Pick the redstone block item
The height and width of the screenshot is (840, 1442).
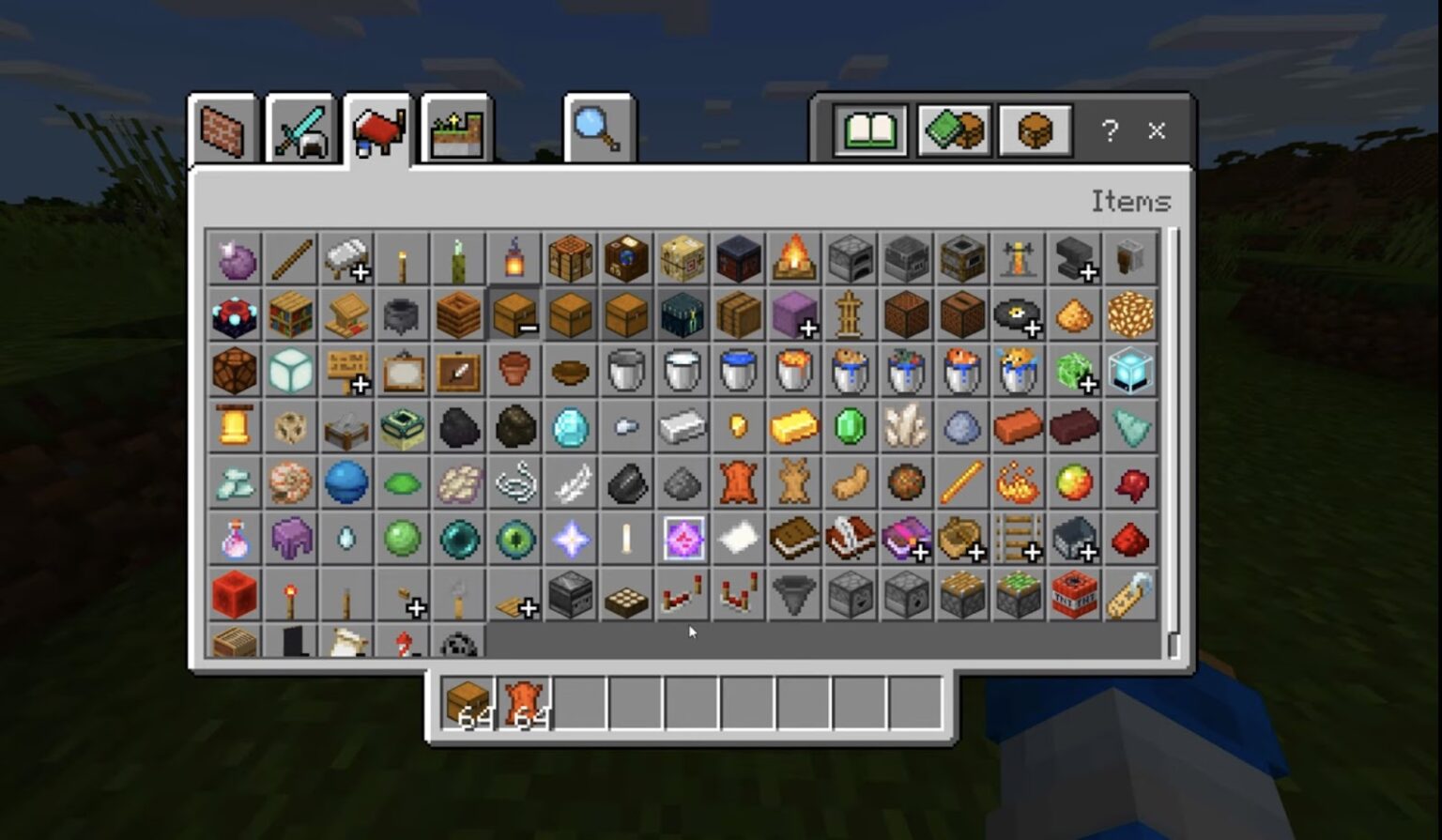click(235, 593)
